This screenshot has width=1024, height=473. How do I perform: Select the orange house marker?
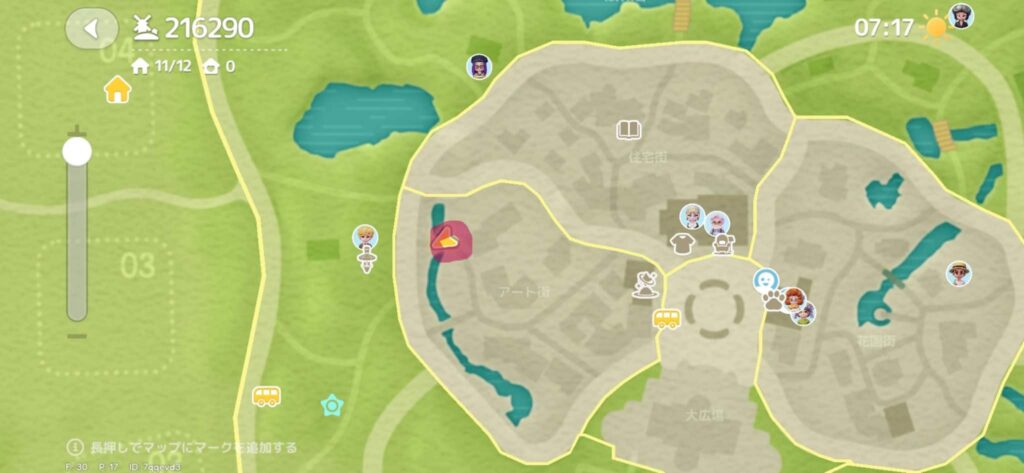[x=118, y=90]
